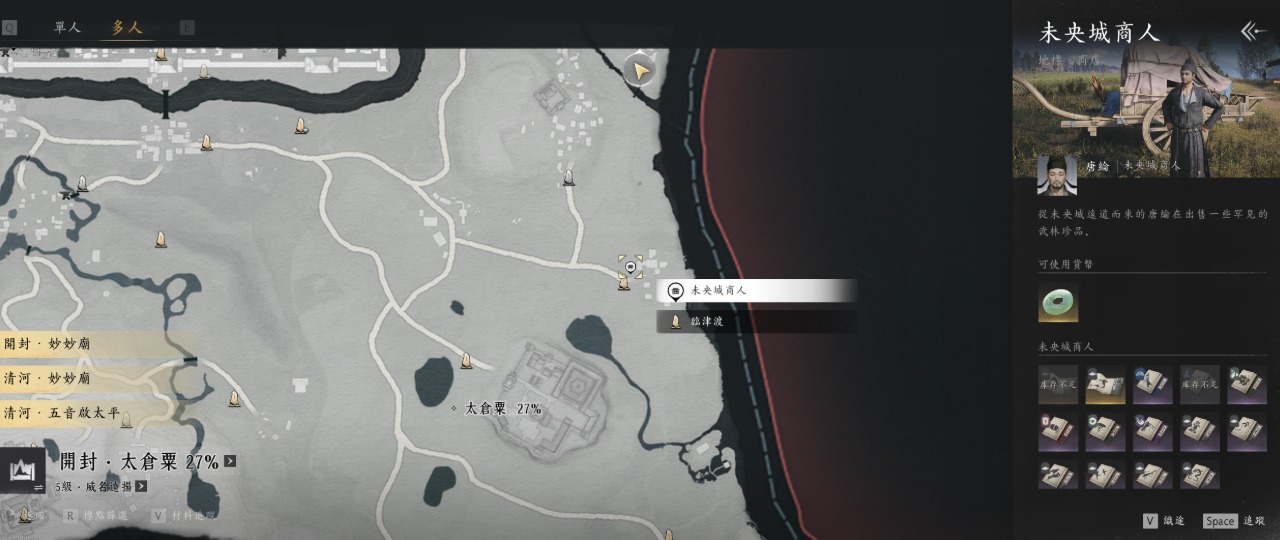Screen dimensions: 1280x540
Task: Click the 追蹤 track button
Action: [1235, 521]
